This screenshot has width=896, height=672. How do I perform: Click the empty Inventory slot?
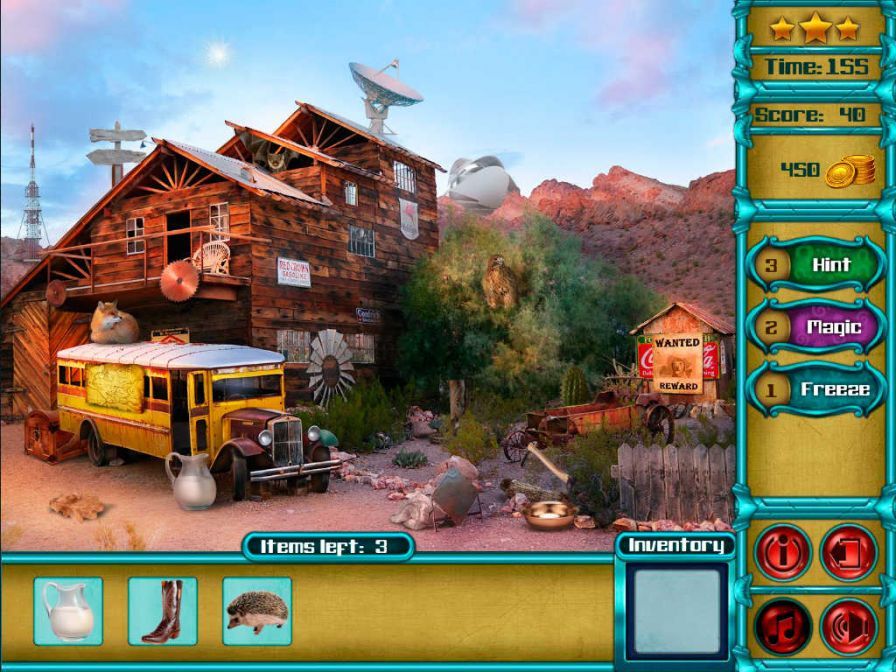point(677,611)
